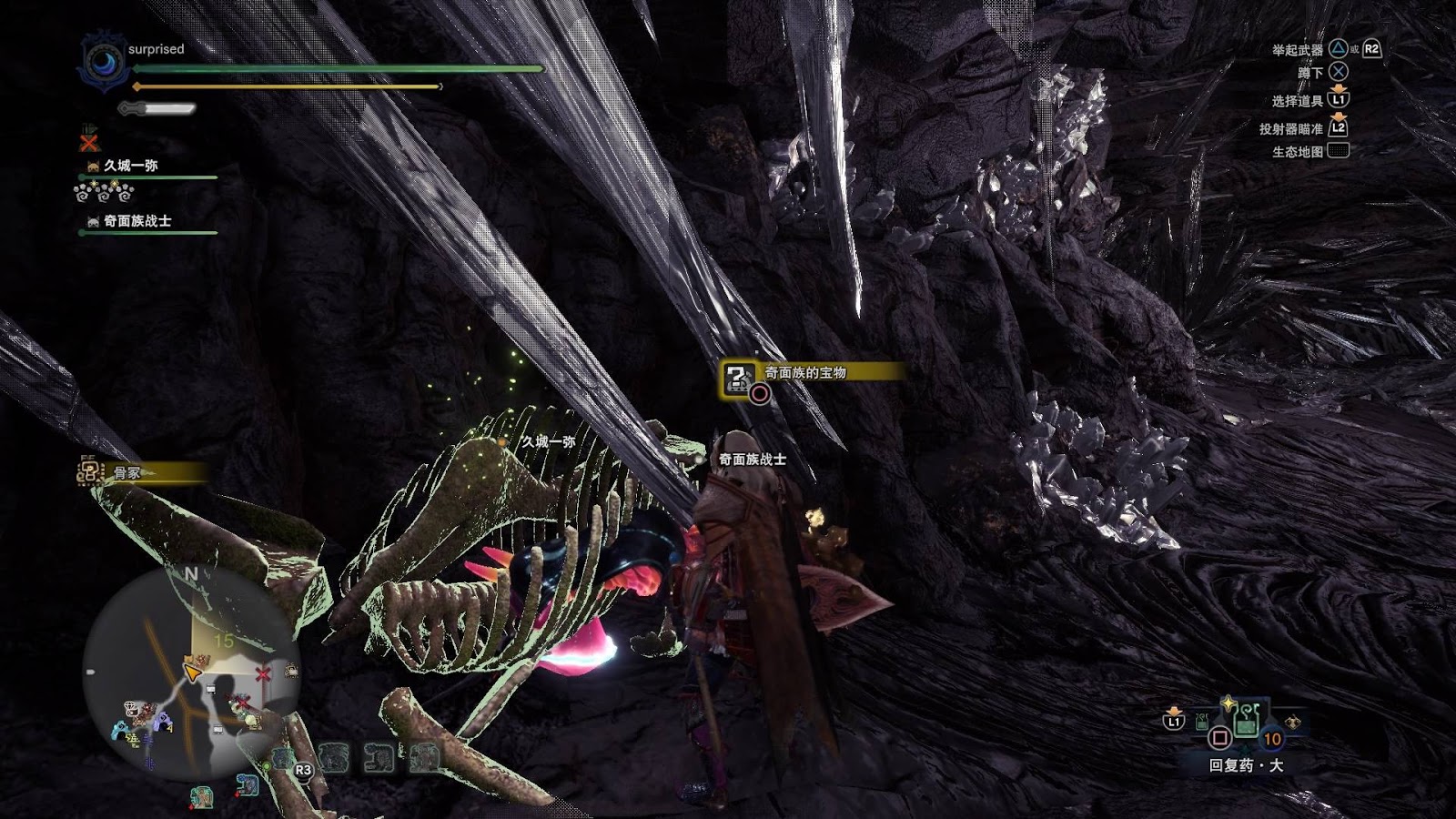
Task: Select party member 久城一弥 in the list
Action: point(131,166)
